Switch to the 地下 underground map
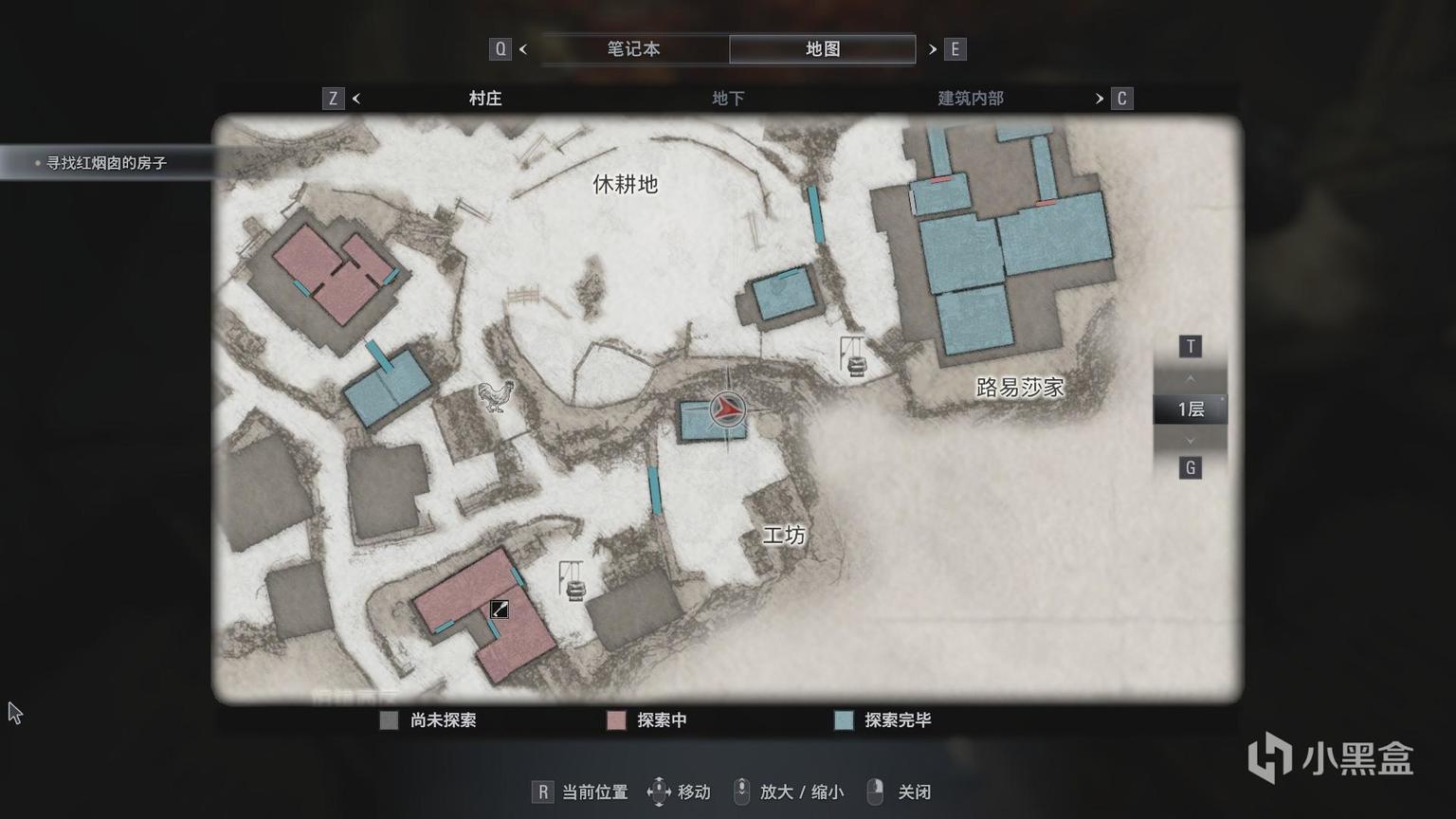1456x819 pixels. click(728, 99)
